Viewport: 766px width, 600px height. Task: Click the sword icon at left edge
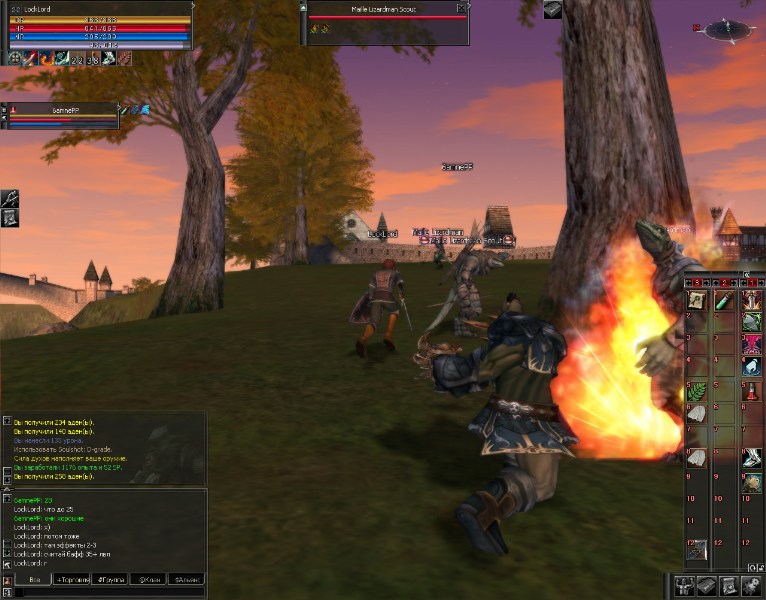click(9, 198)
